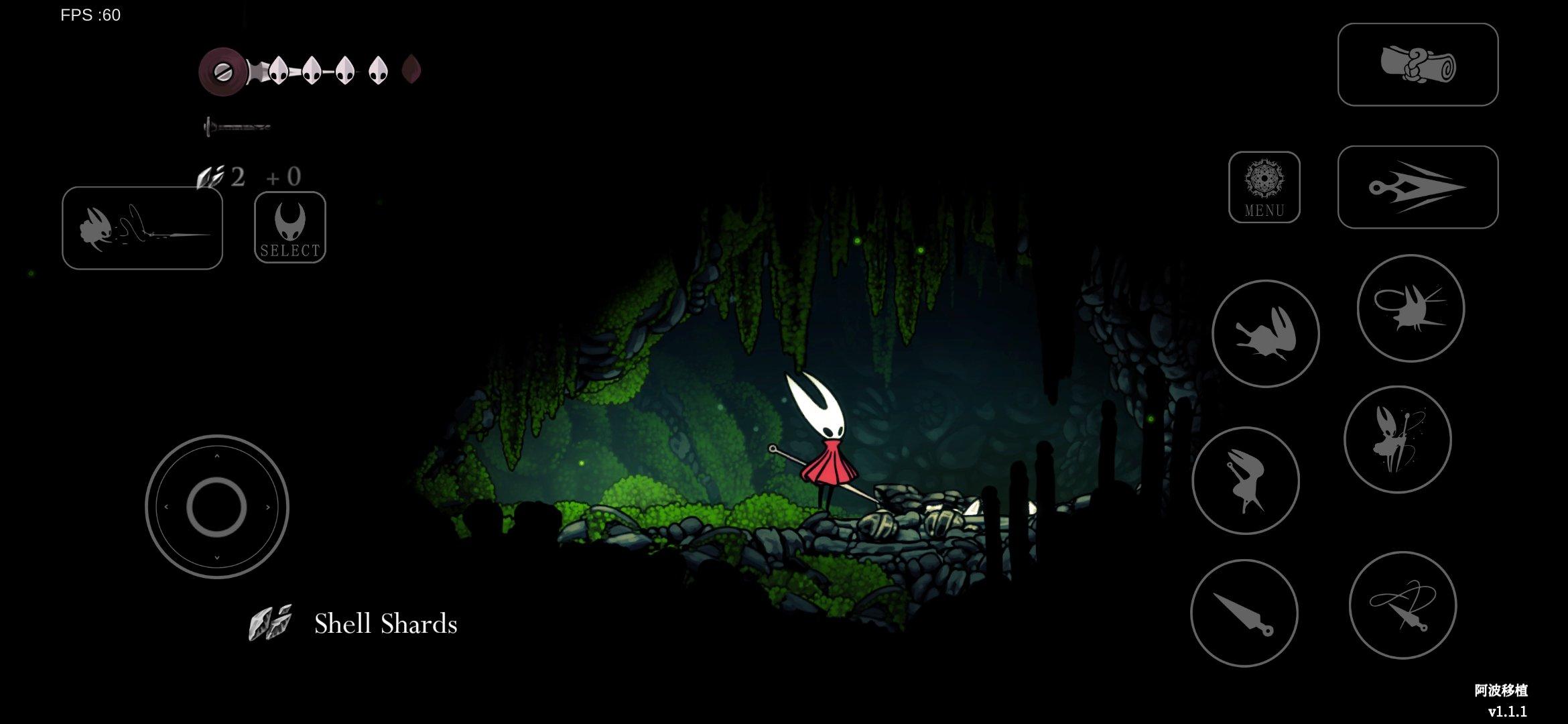Image resolution: width=1568 pixels, height=724 pixels.
Task: Tap the rolled scroll map button
Action: click(1417, 64)
